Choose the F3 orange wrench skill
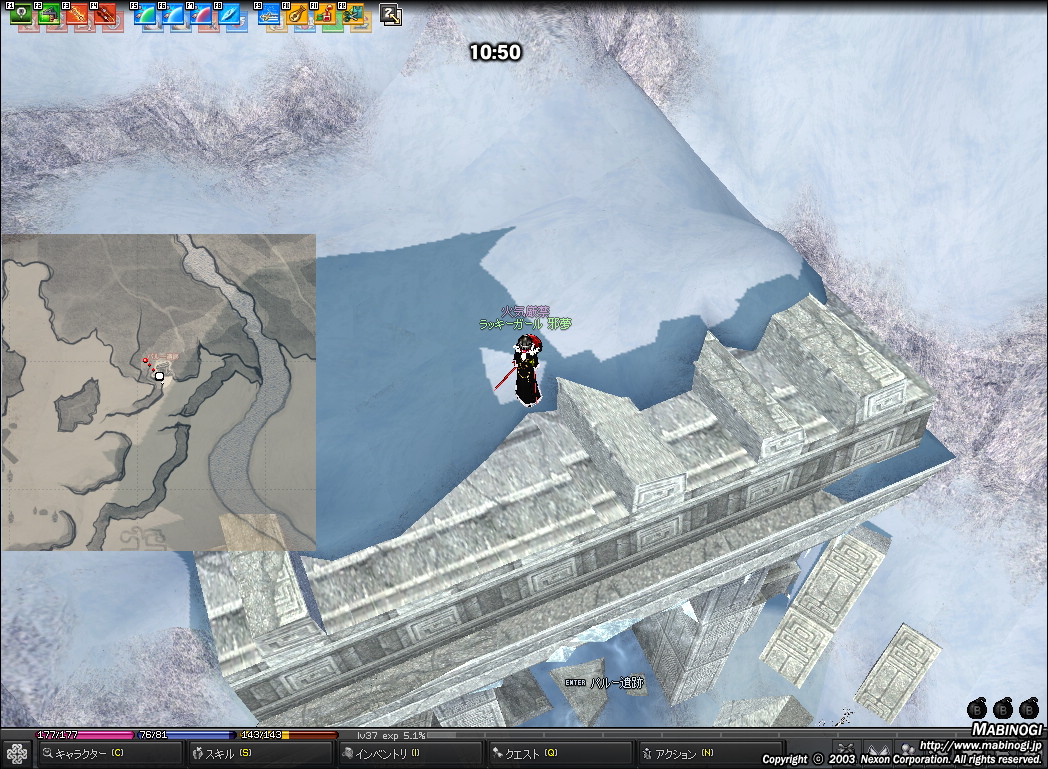The width and height of the screenshot is (1048, 769). (x=78, y=15)
